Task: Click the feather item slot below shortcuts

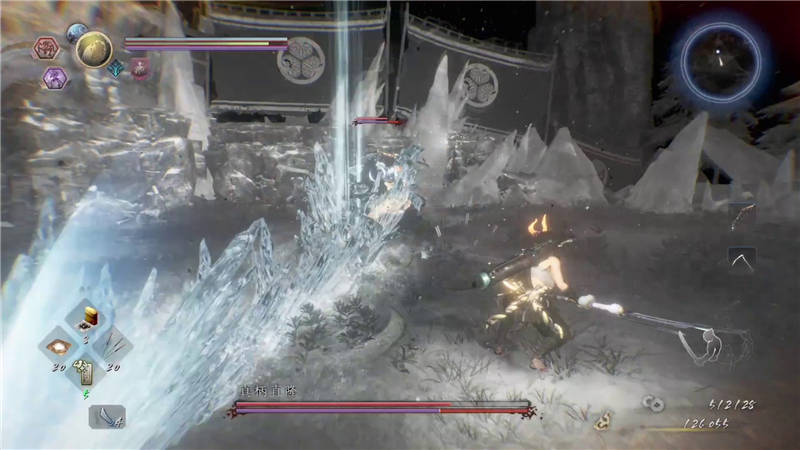Action: (x=106, y=416)
